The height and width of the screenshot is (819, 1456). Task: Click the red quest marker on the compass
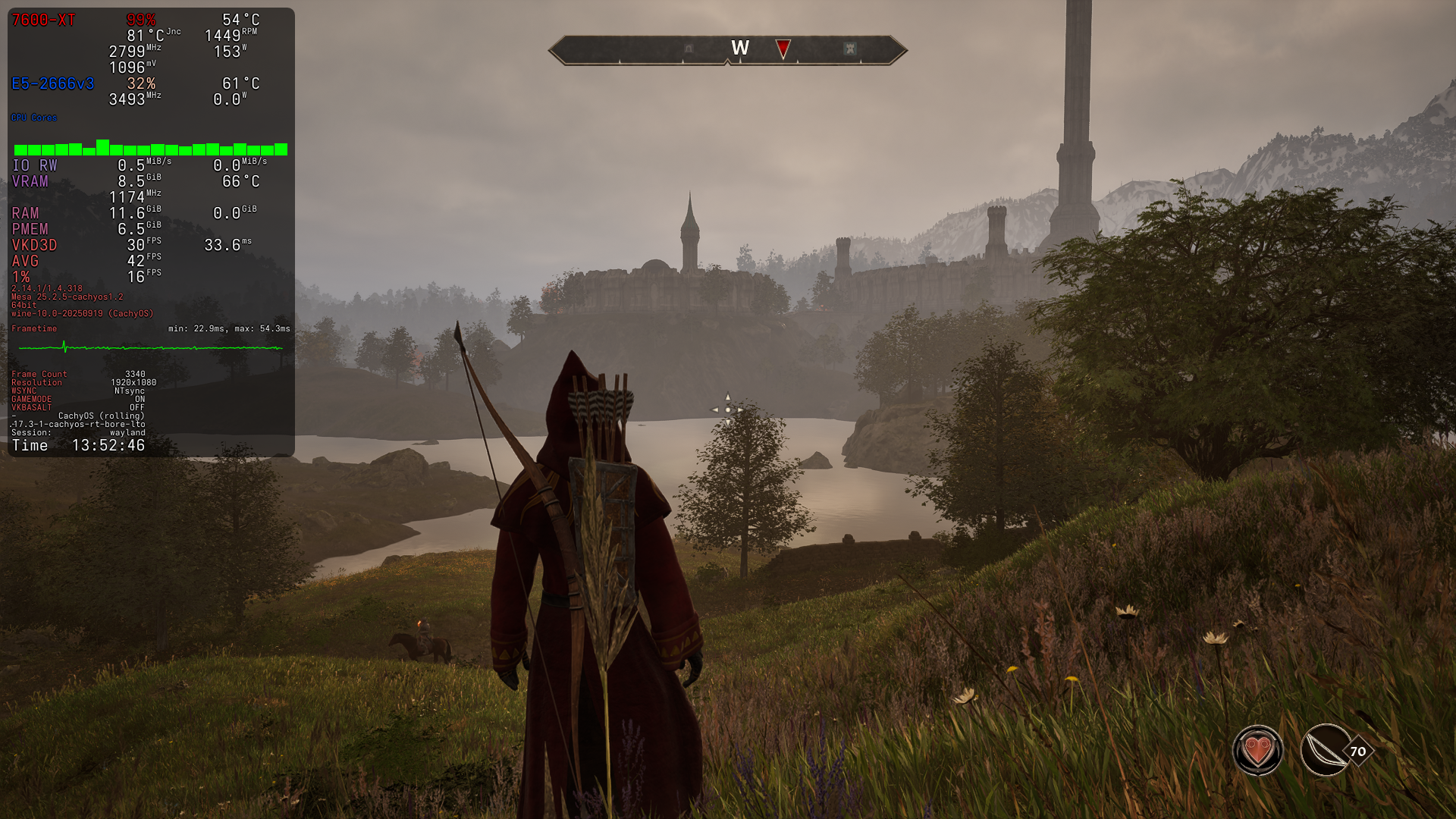click(783, 49)
